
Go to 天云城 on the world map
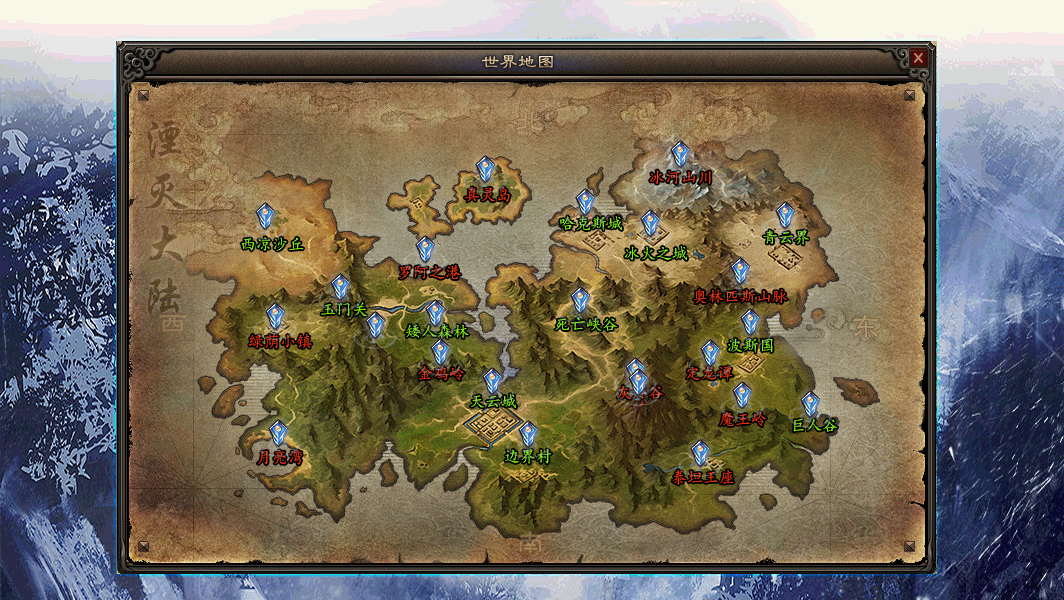click(493, 381)
